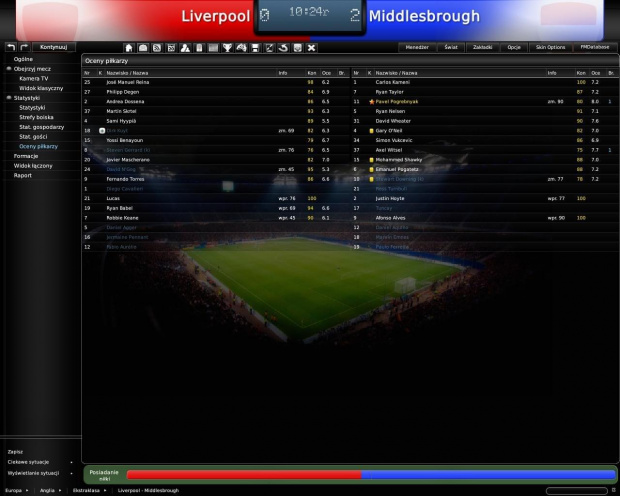620x496 pixels.
Task: Open the Ogólne match overview
Action: [23, 59]
